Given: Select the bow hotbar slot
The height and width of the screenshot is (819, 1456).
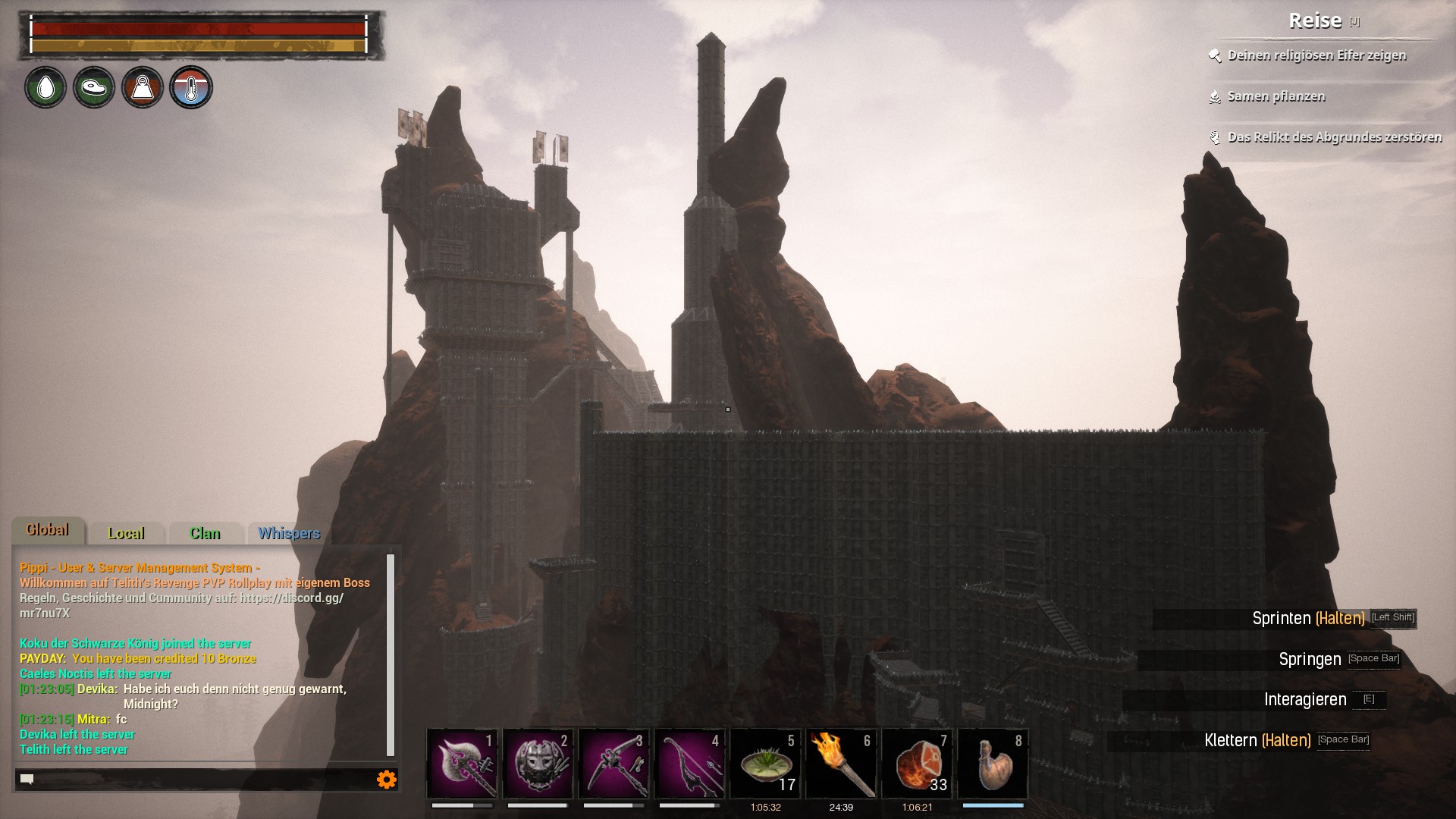Looking at the screenshot, I should tap(689, 764).
